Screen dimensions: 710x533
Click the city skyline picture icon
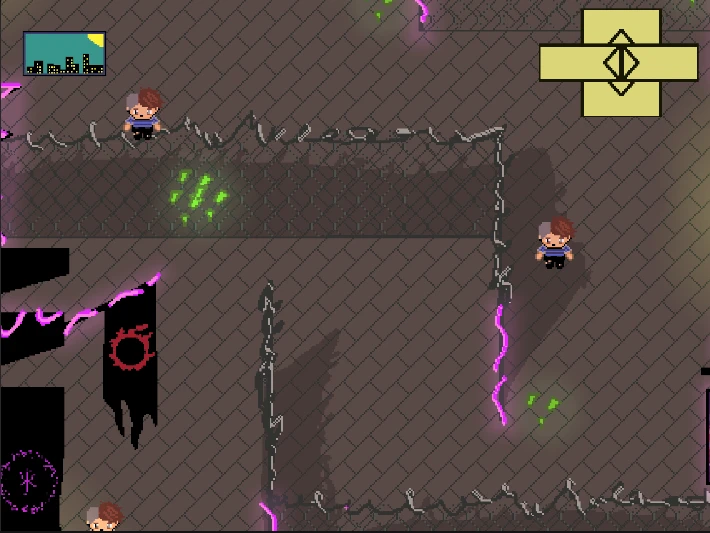[x=64, y=54]
